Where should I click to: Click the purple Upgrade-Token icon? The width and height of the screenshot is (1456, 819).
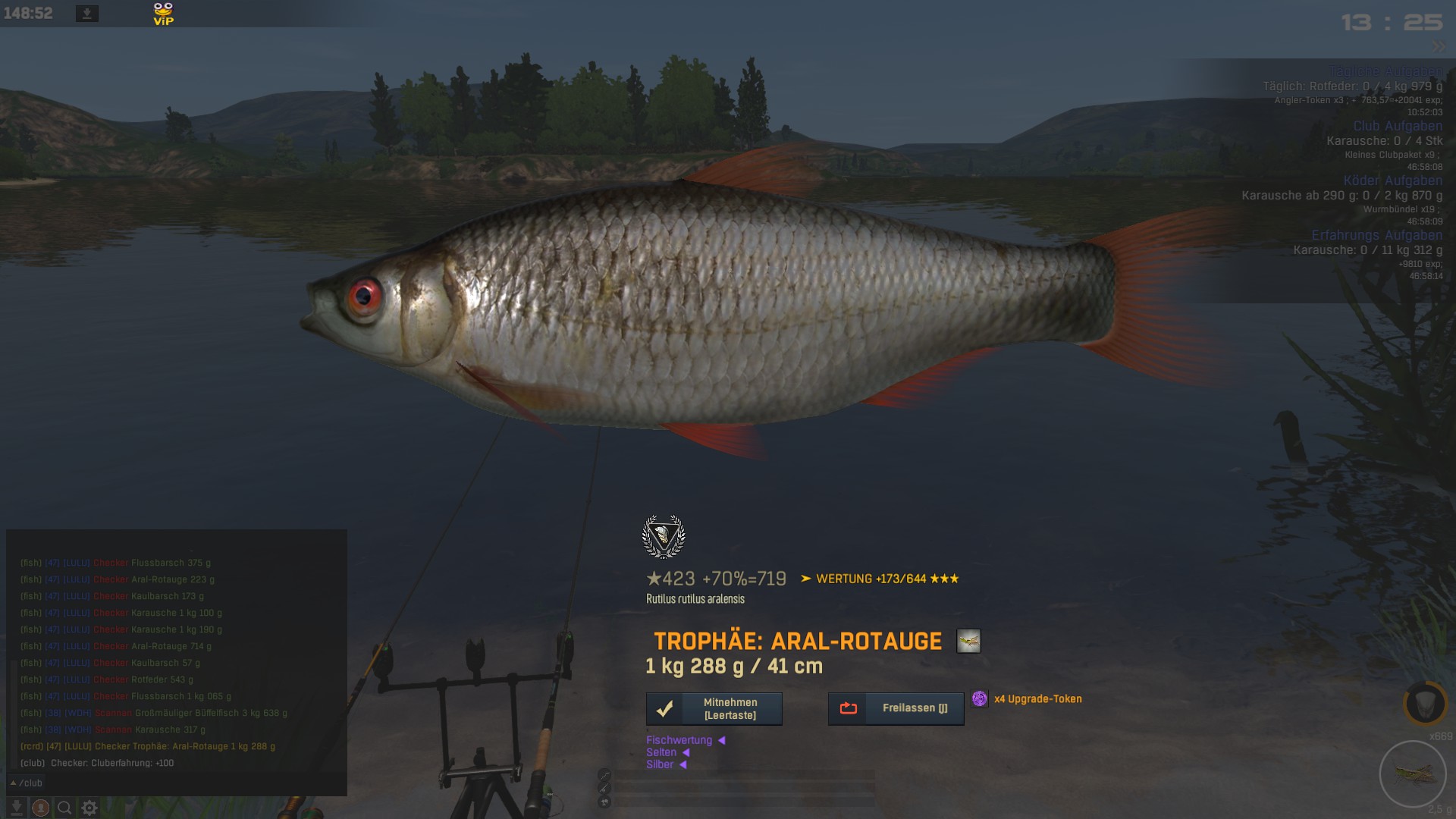(x=980, y=698)
